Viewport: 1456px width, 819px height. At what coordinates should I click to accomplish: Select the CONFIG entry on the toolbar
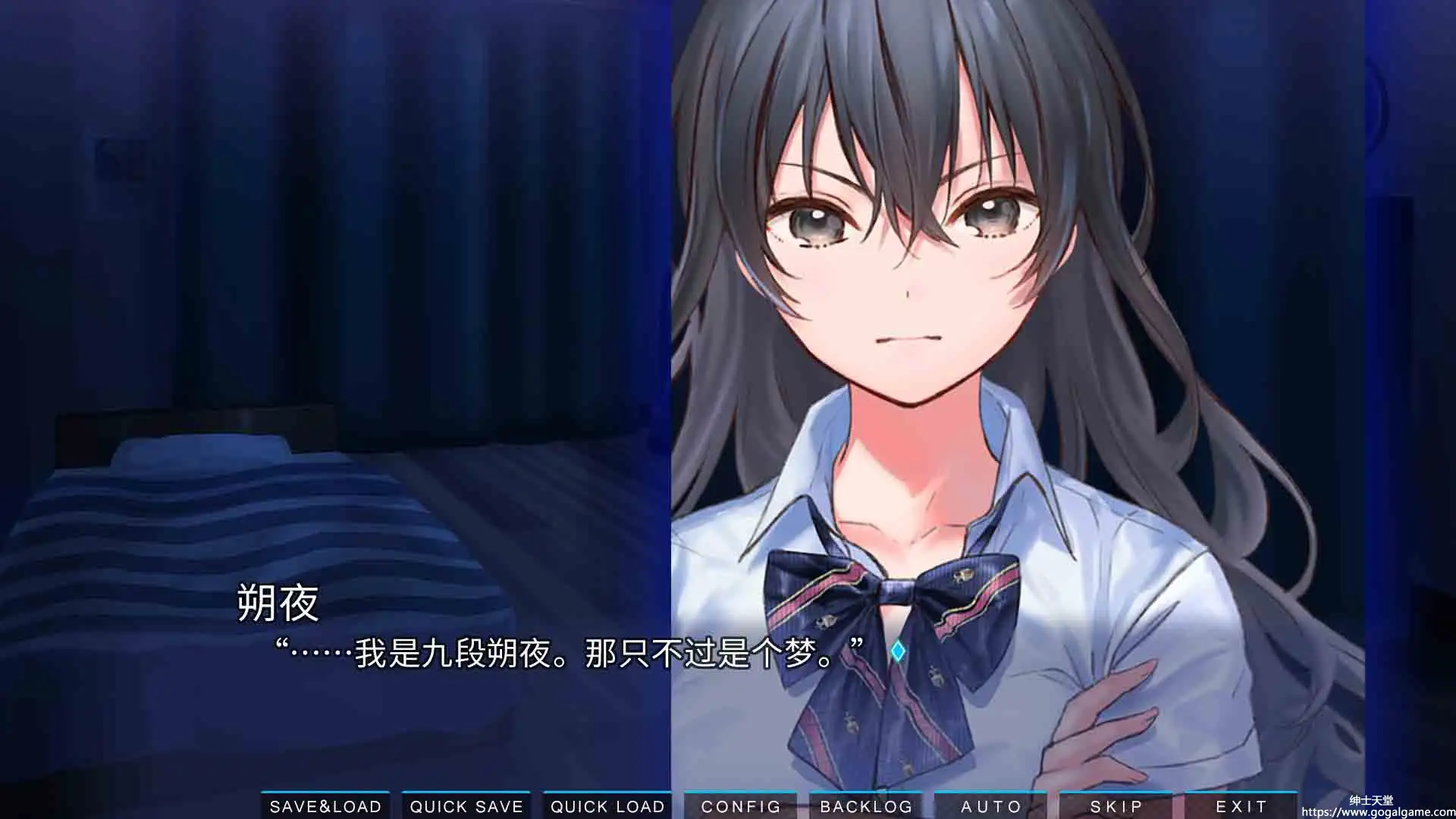point(741,806)
